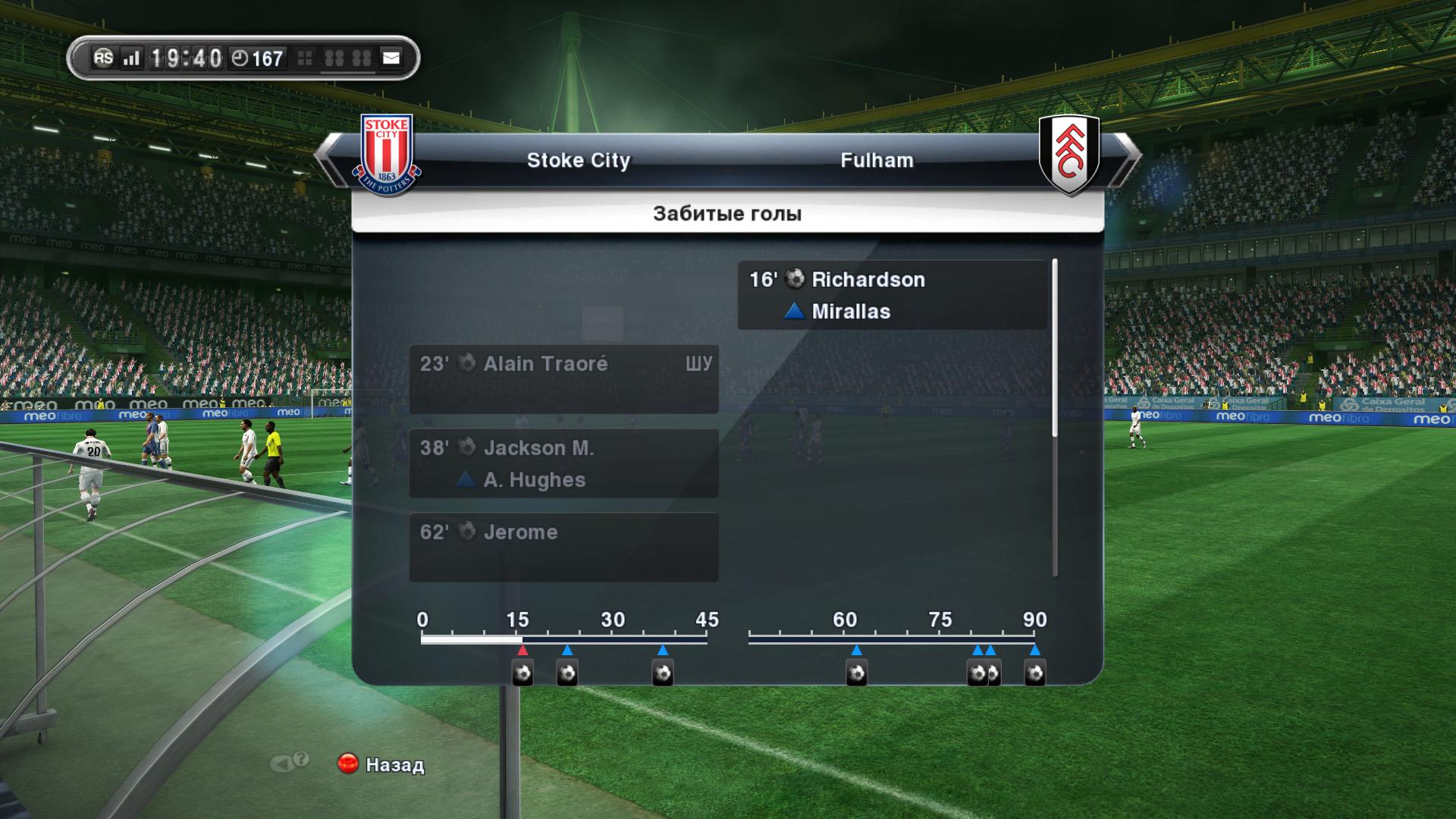Select the 38th-minute ball marker on timeline
1456x819 pixels.
(663, 673)
